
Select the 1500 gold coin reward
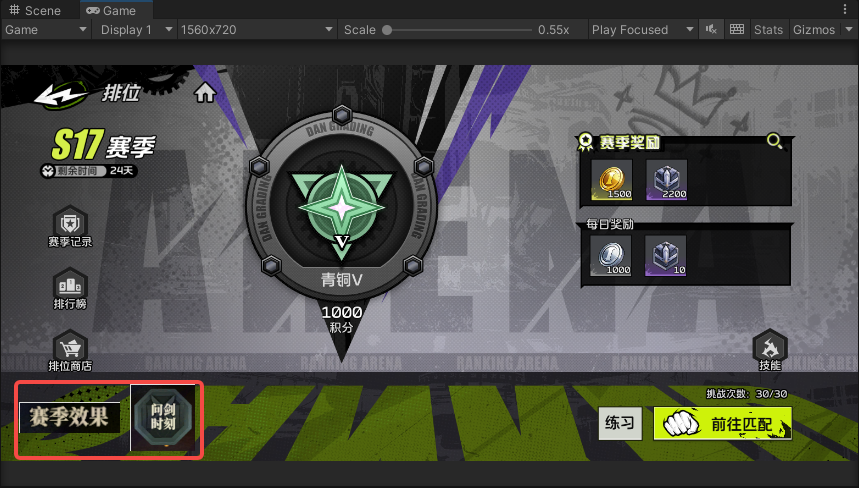(x=610, y=179)
